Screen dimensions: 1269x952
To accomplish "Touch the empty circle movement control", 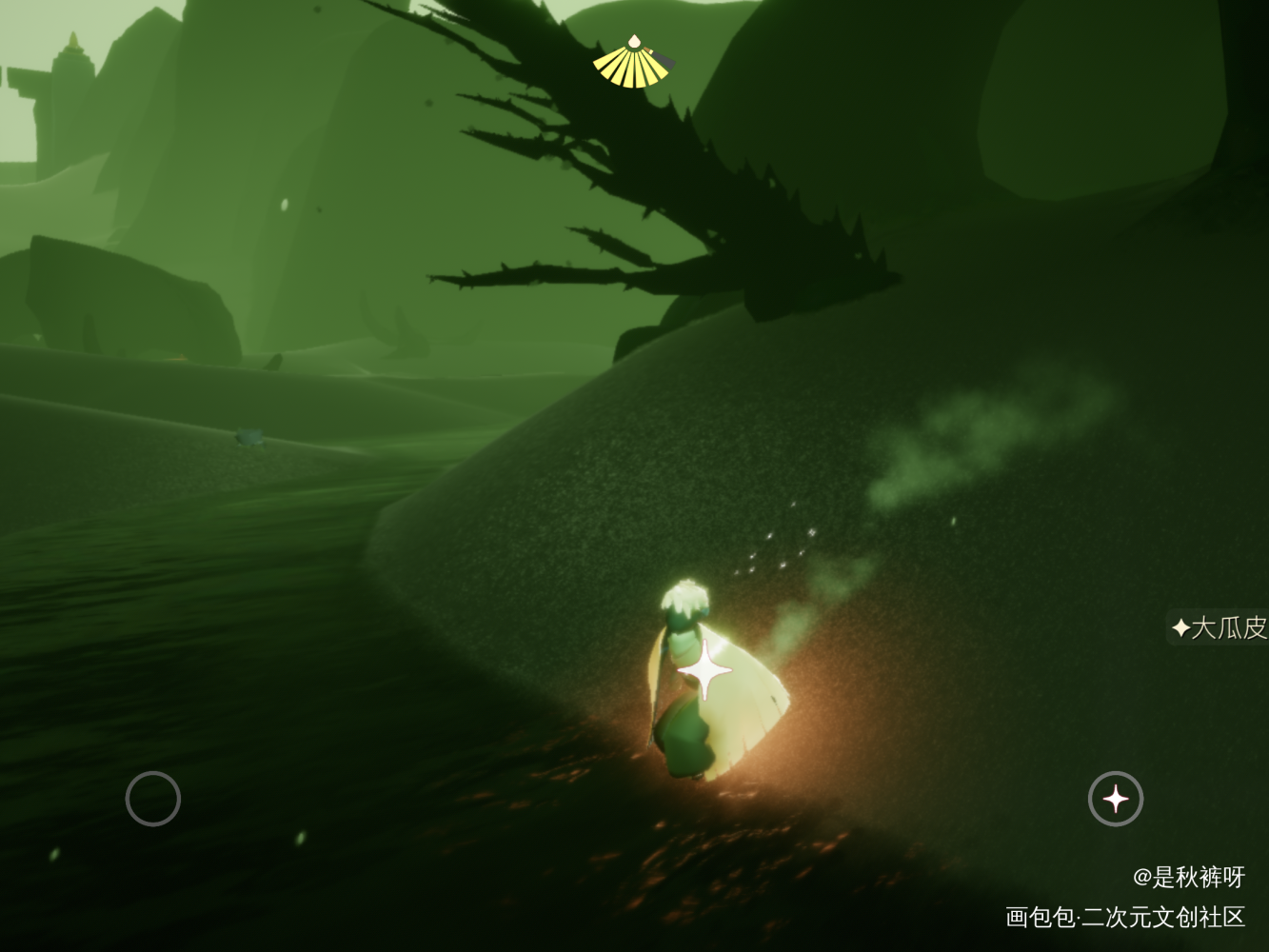I will (153, 799).
